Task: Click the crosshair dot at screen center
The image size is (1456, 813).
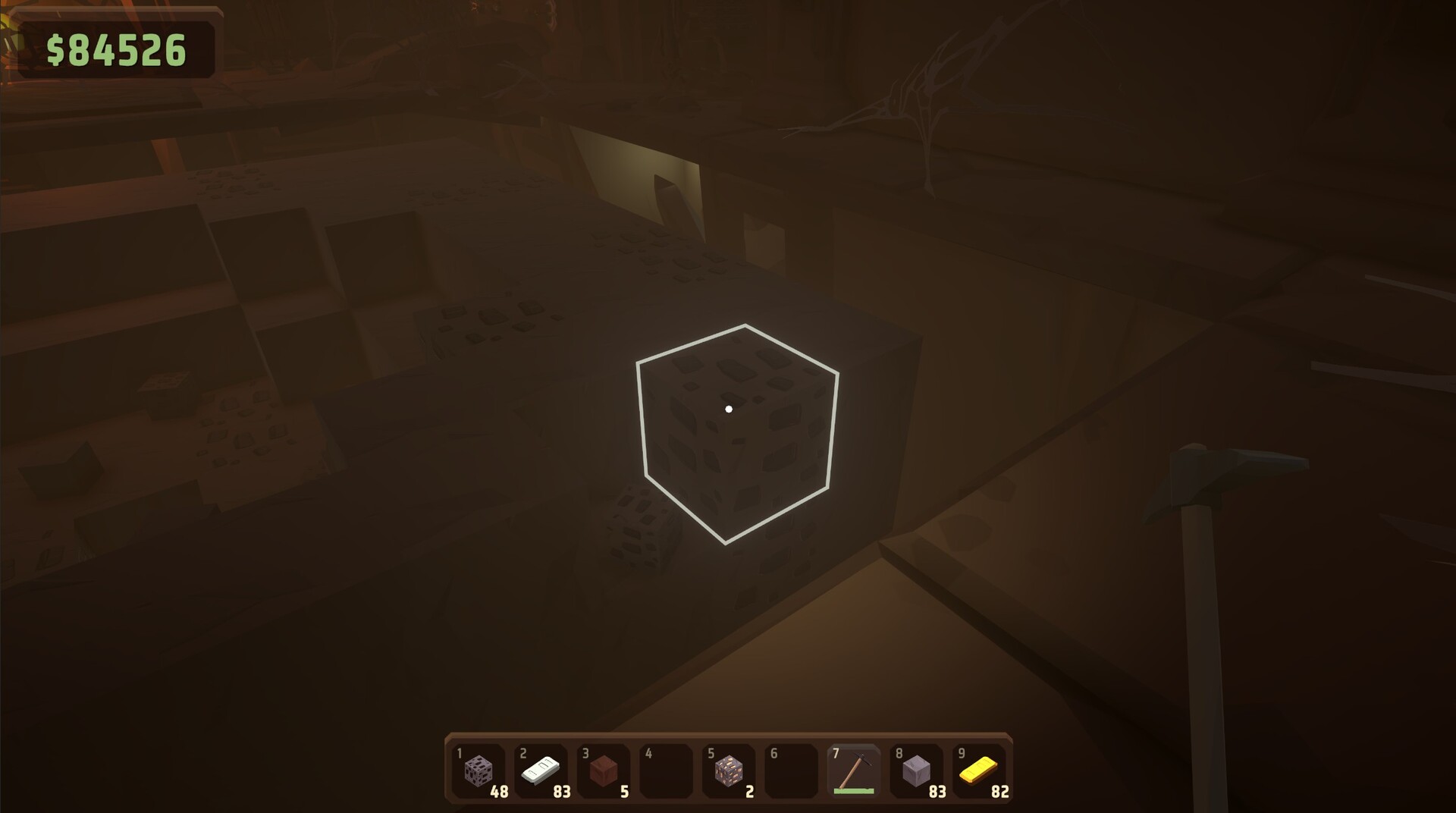Action: tap(729, 408)
